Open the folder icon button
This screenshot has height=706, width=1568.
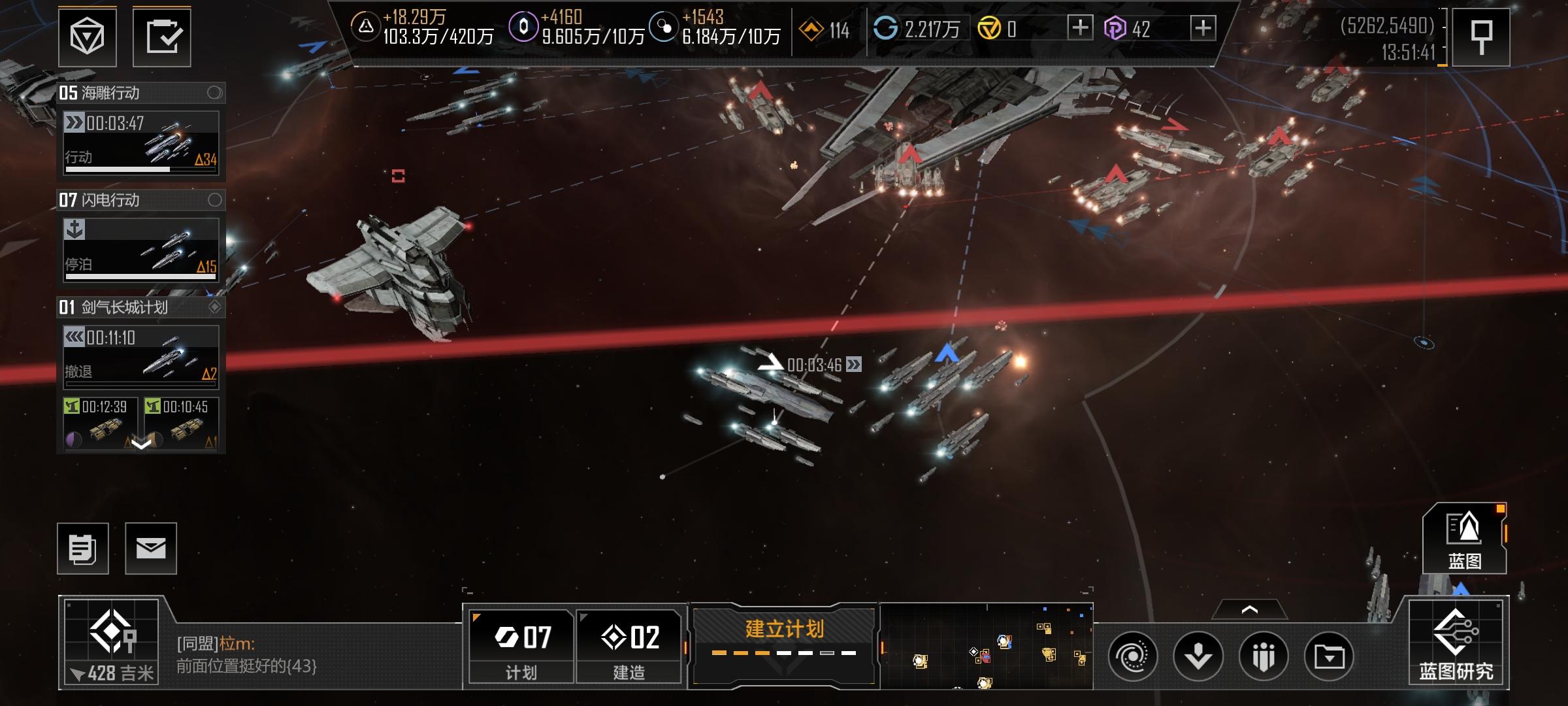[x=1329, y=656]
